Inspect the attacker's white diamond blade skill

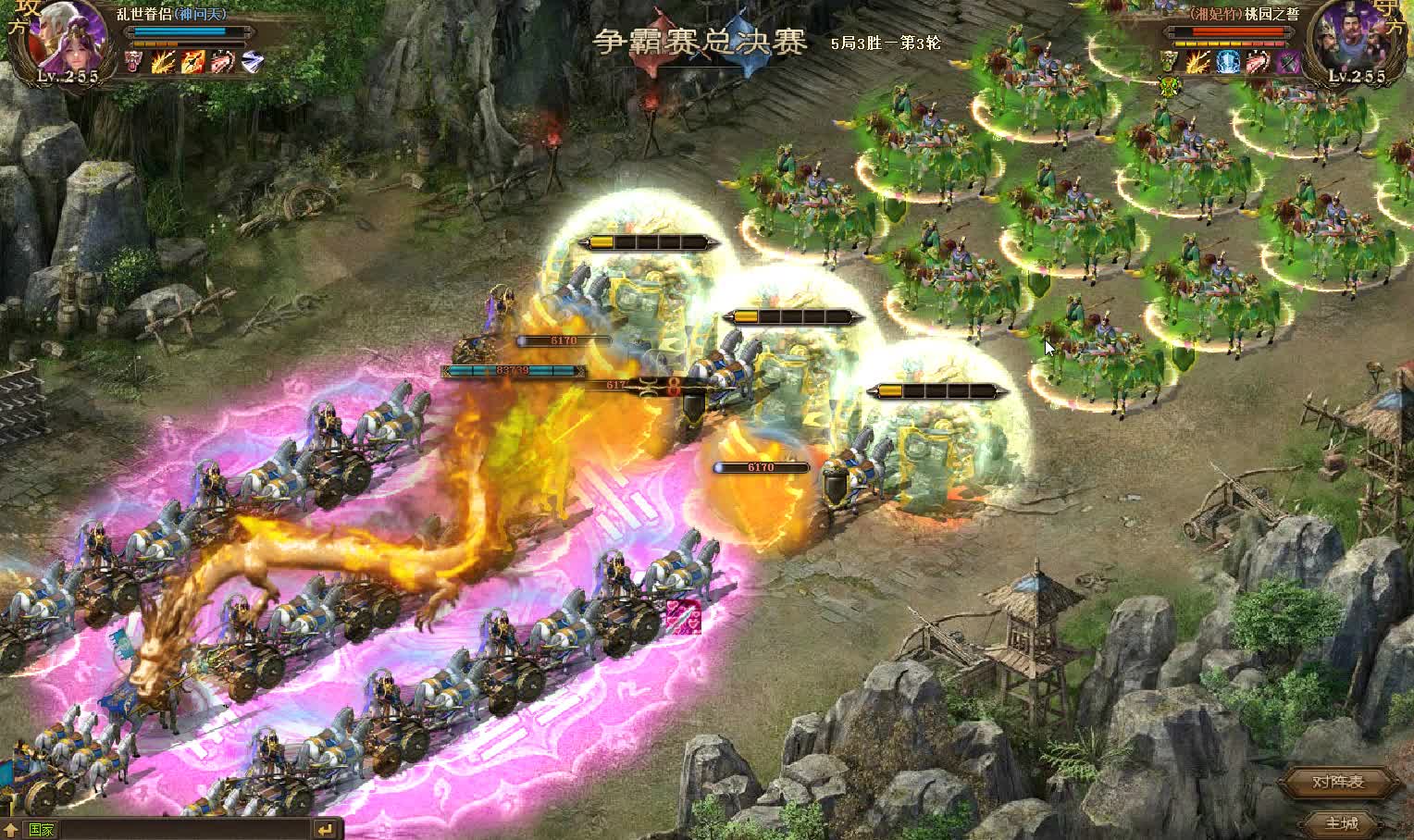(x=252, y=62)
